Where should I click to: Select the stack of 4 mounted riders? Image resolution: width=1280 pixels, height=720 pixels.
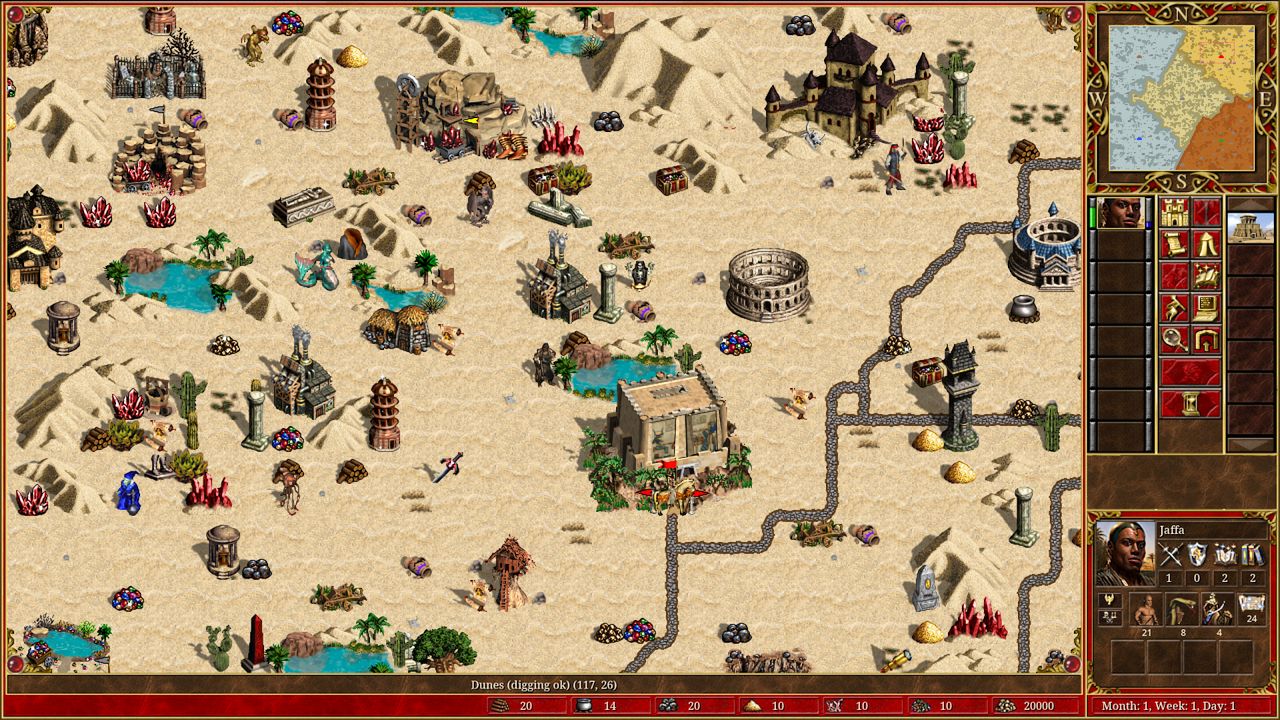[x=1216, y=608]
